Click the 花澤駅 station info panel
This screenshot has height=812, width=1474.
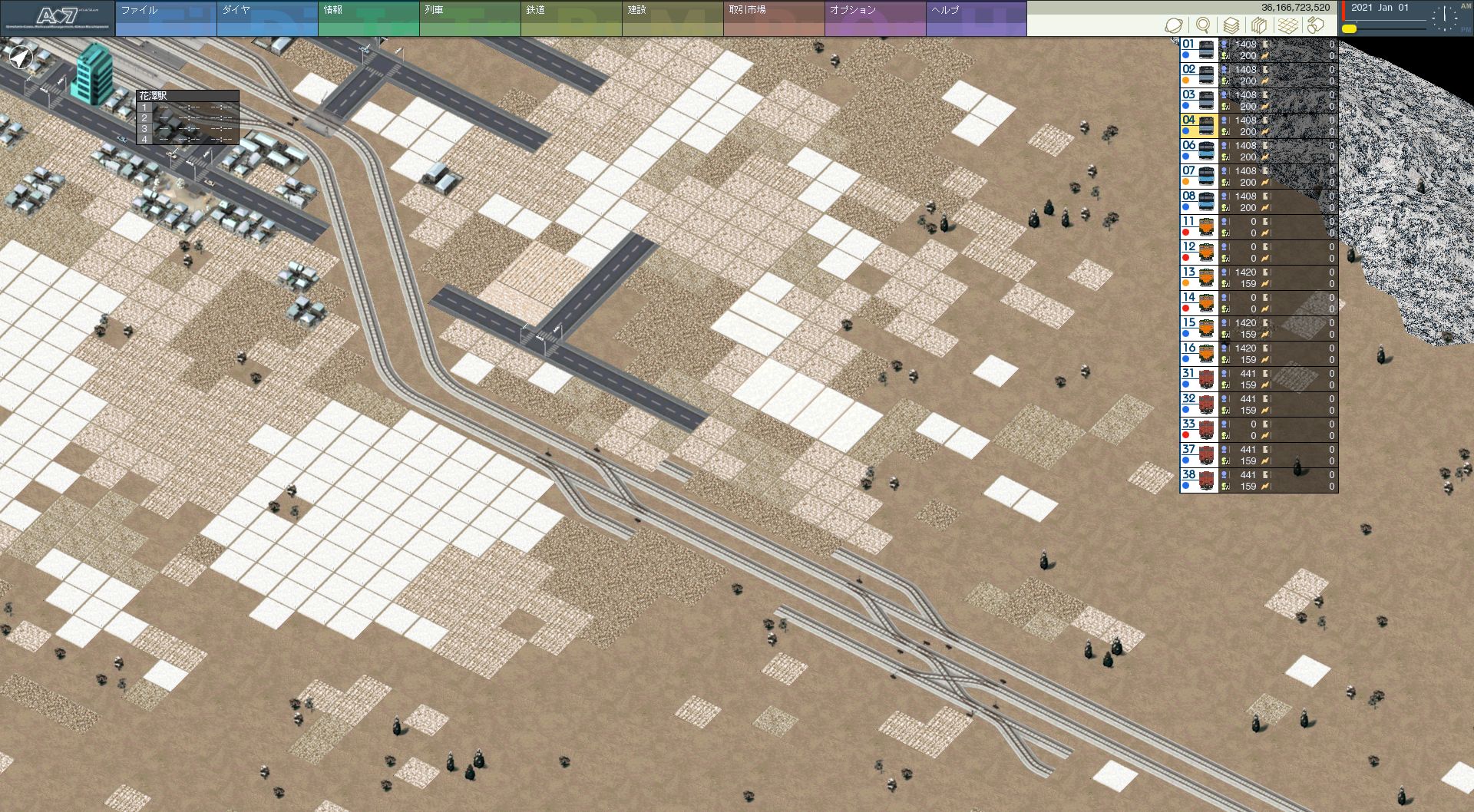coord(188,117)
